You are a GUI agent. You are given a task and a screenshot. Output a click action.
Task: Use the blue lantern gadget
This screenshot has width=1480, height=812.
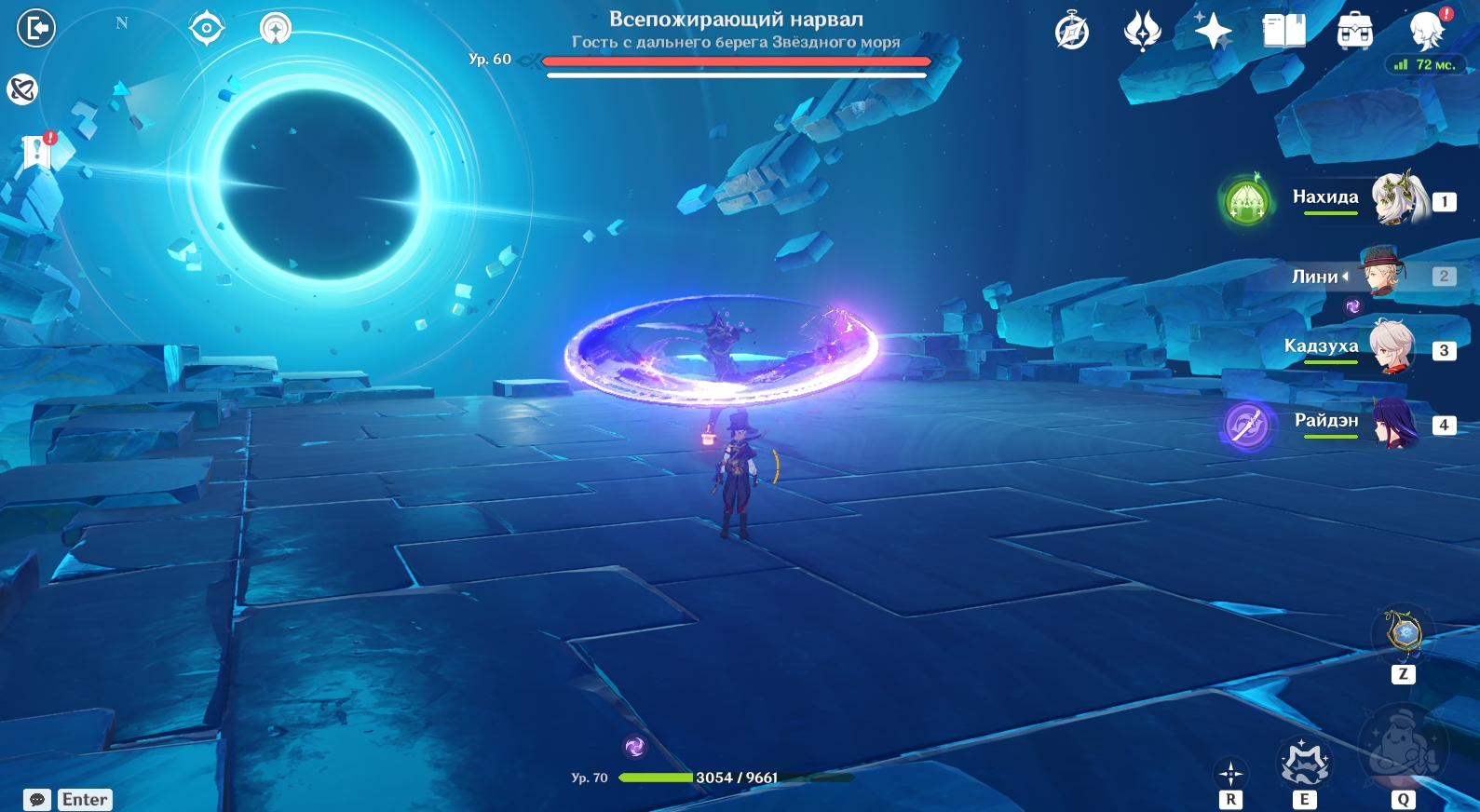(1404, 634)
